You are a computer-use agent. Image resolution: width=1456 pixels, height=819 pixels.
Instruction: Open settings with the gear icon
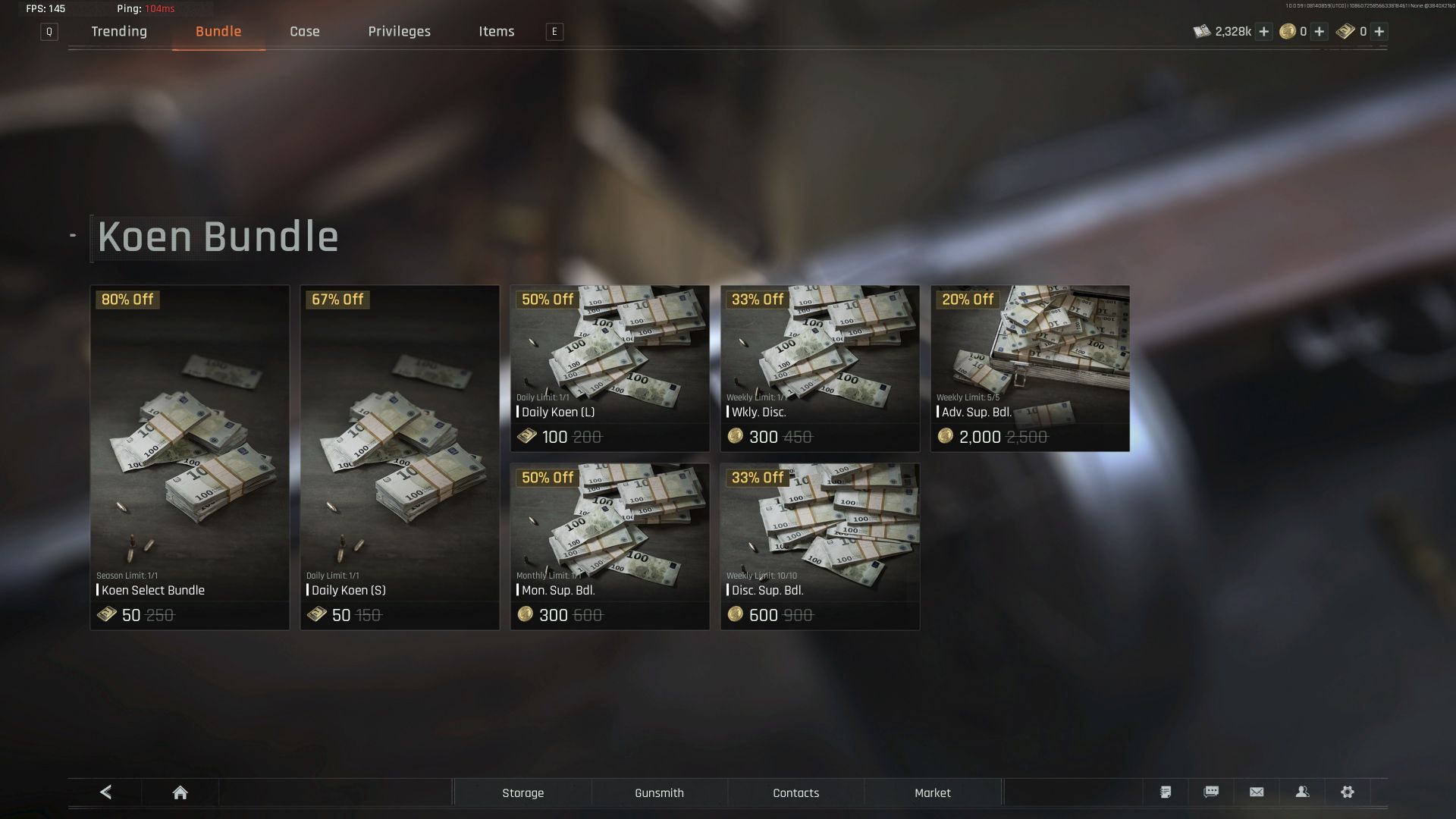(1348, 792)
